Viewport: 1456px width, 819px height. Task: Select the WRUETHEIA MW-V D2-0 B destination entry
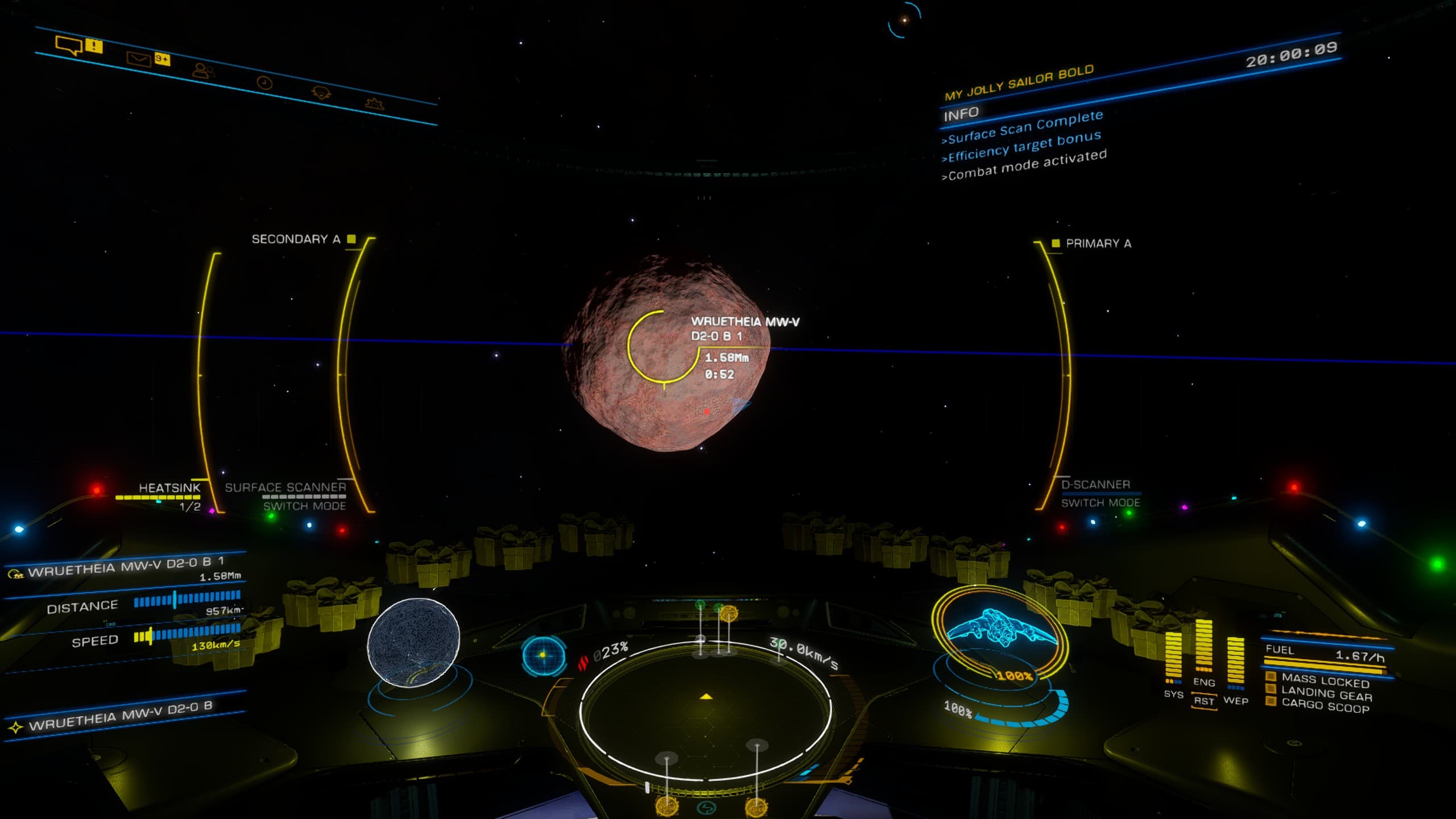[x=121, y=715]
